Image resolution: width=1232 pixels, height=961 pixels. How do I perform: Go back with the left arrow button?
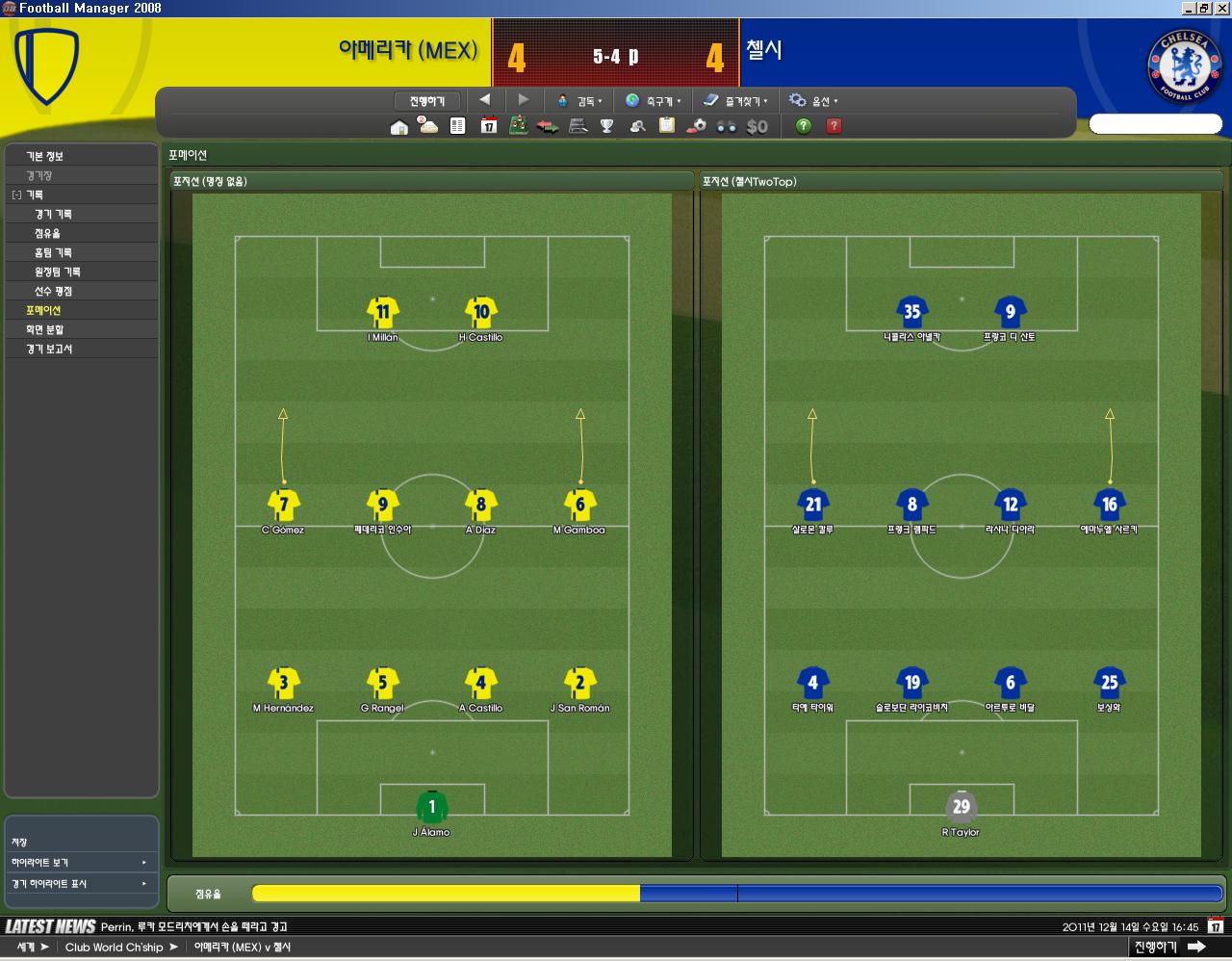[x=484, y=100]
